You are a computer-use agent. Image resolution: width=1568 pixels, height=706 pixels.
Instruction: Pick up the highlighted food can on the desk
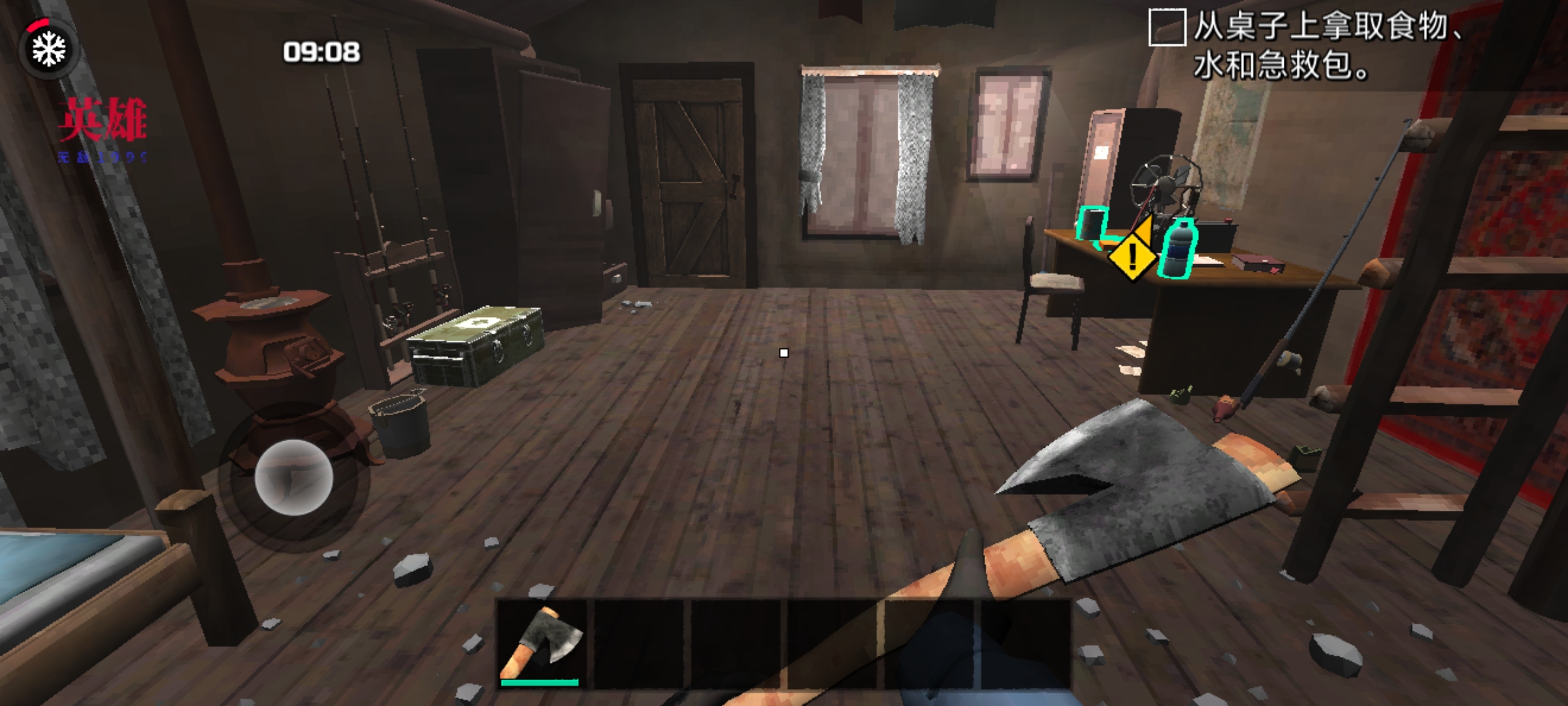click(1091, 224)
